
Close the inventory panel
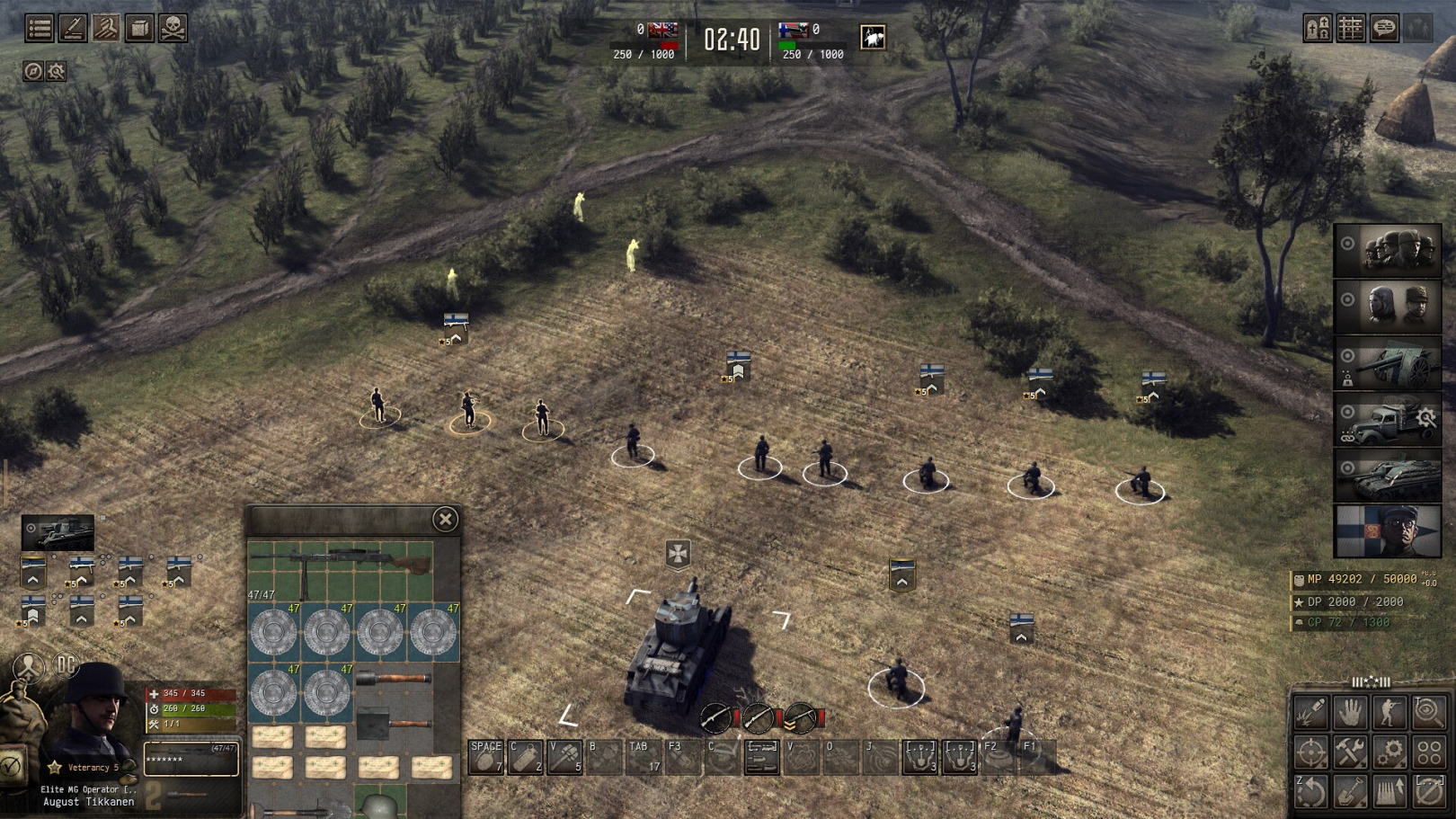pyautogui.click(x=445, y=519)
